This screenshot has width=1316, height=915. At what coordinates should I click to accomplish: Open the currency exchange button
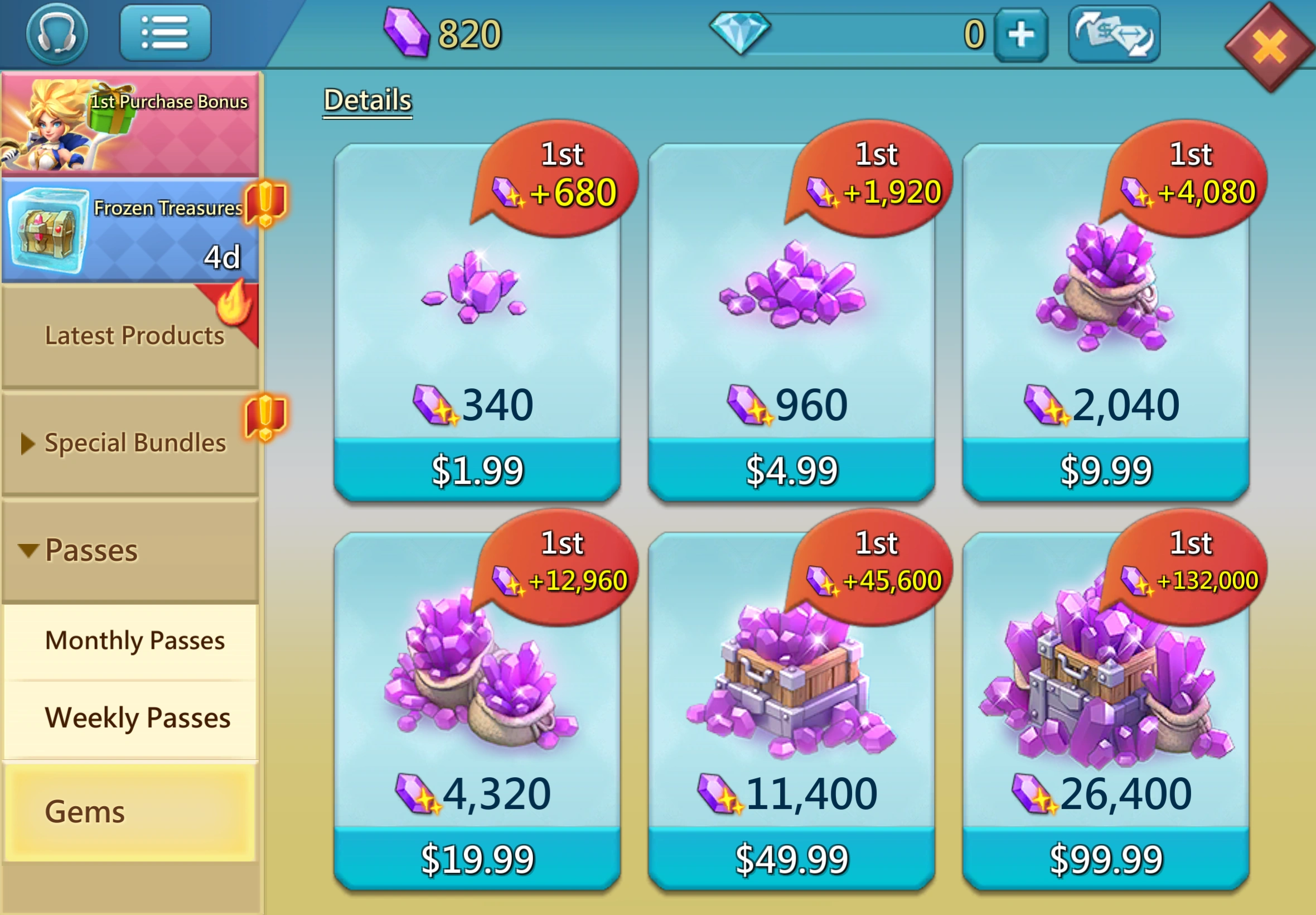click(x=1114, y=35)
